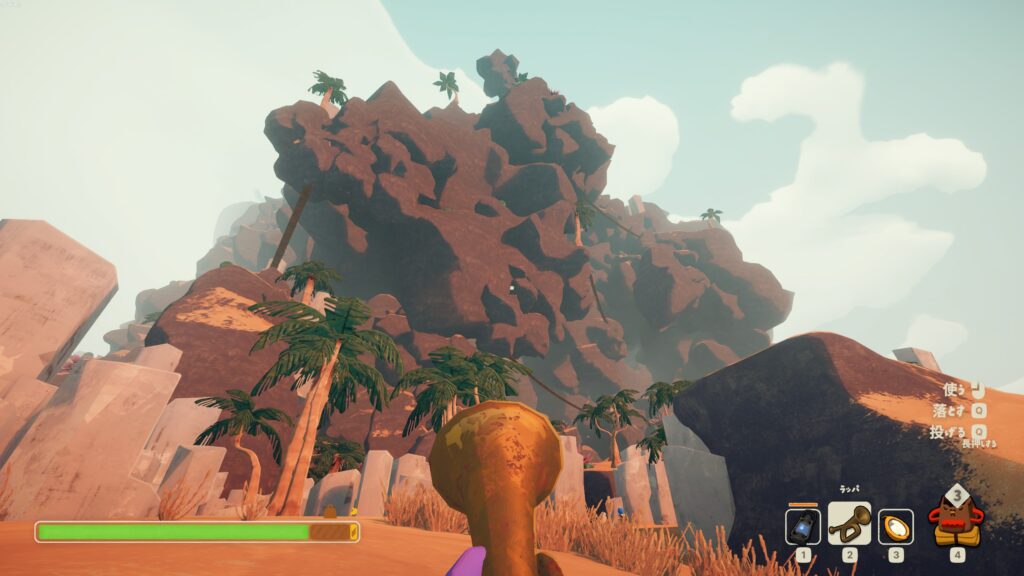Open the backpack slot

pyautogui.click(x=955, y=521)
